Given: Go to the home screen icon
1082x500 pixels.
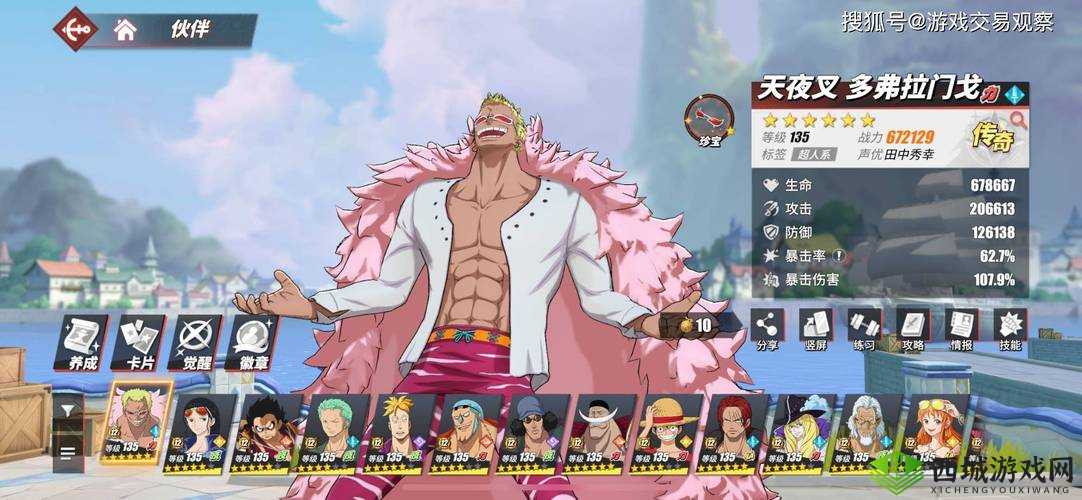Looking at the screenshot, I should [x=125, y=29].
